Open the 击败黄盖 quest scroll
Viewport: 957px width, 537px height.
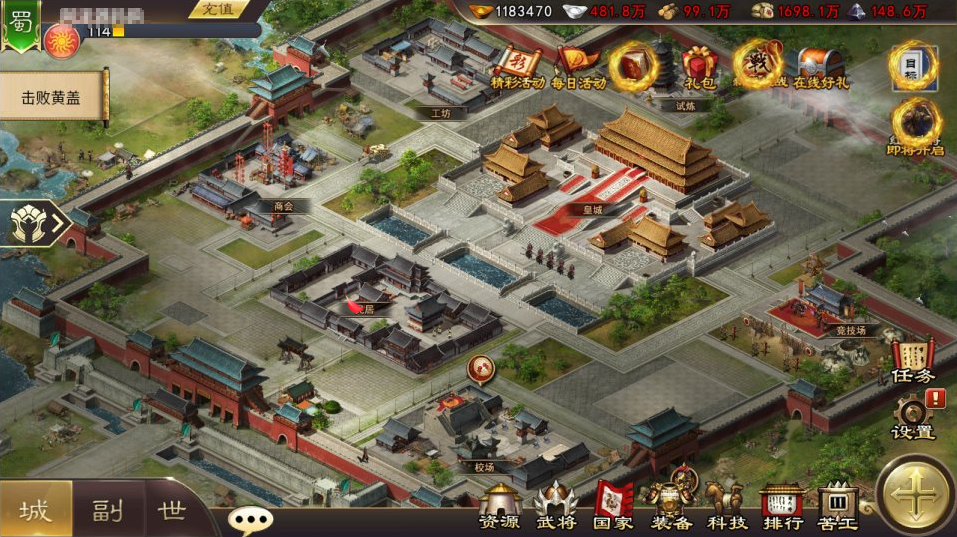(x=52, y=98)
